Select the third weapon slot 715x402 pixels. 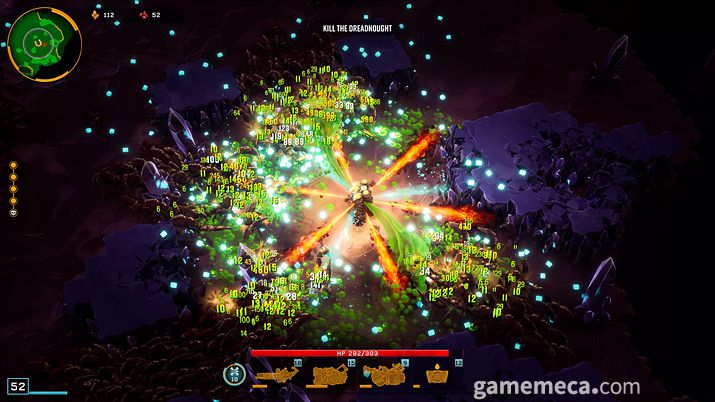[x=384, y=376]
